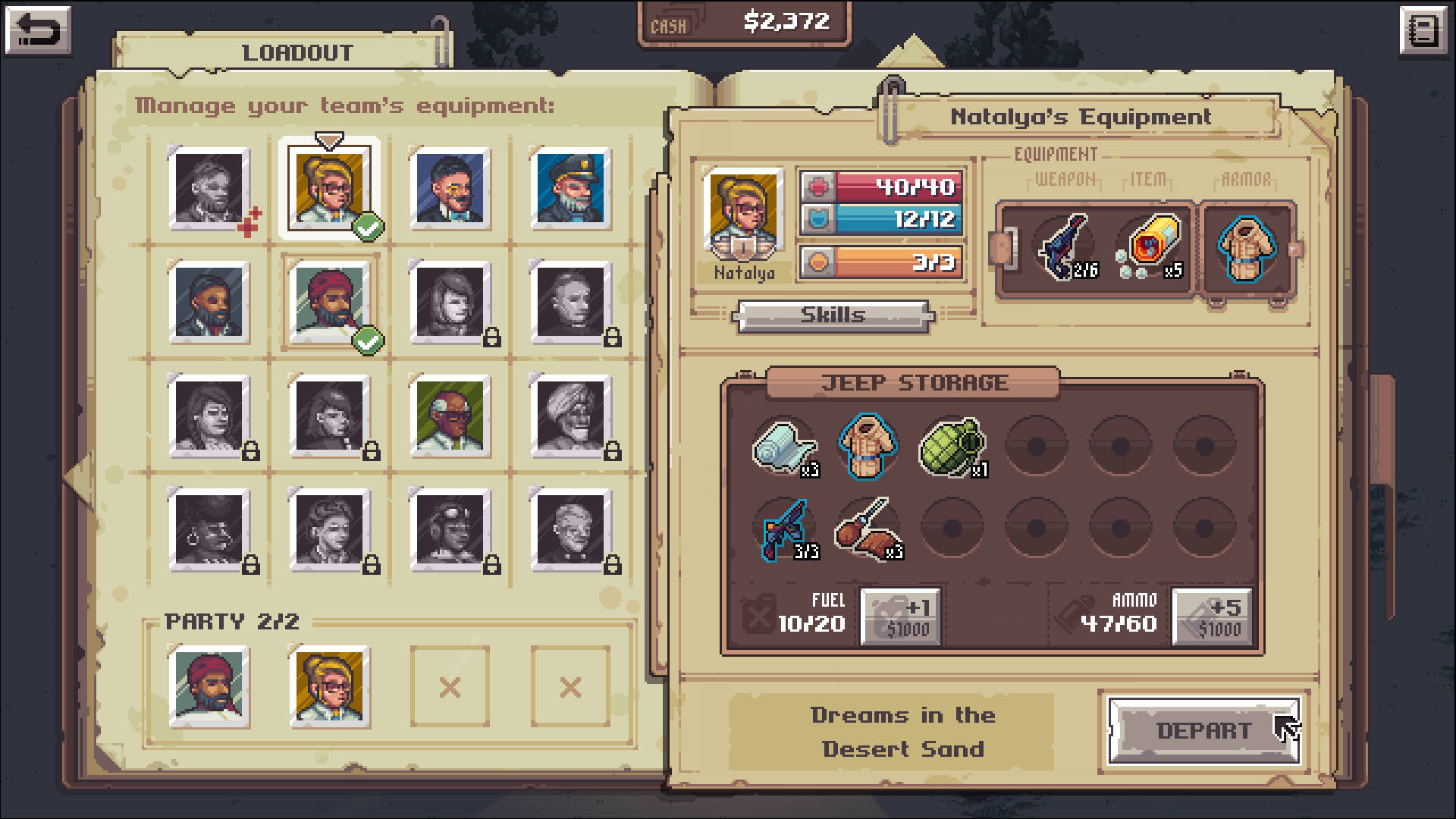The height and width of the screenshot is (819, 1456).
Task: Buy +1 fuel for $1000
Action: click(901, 617)
